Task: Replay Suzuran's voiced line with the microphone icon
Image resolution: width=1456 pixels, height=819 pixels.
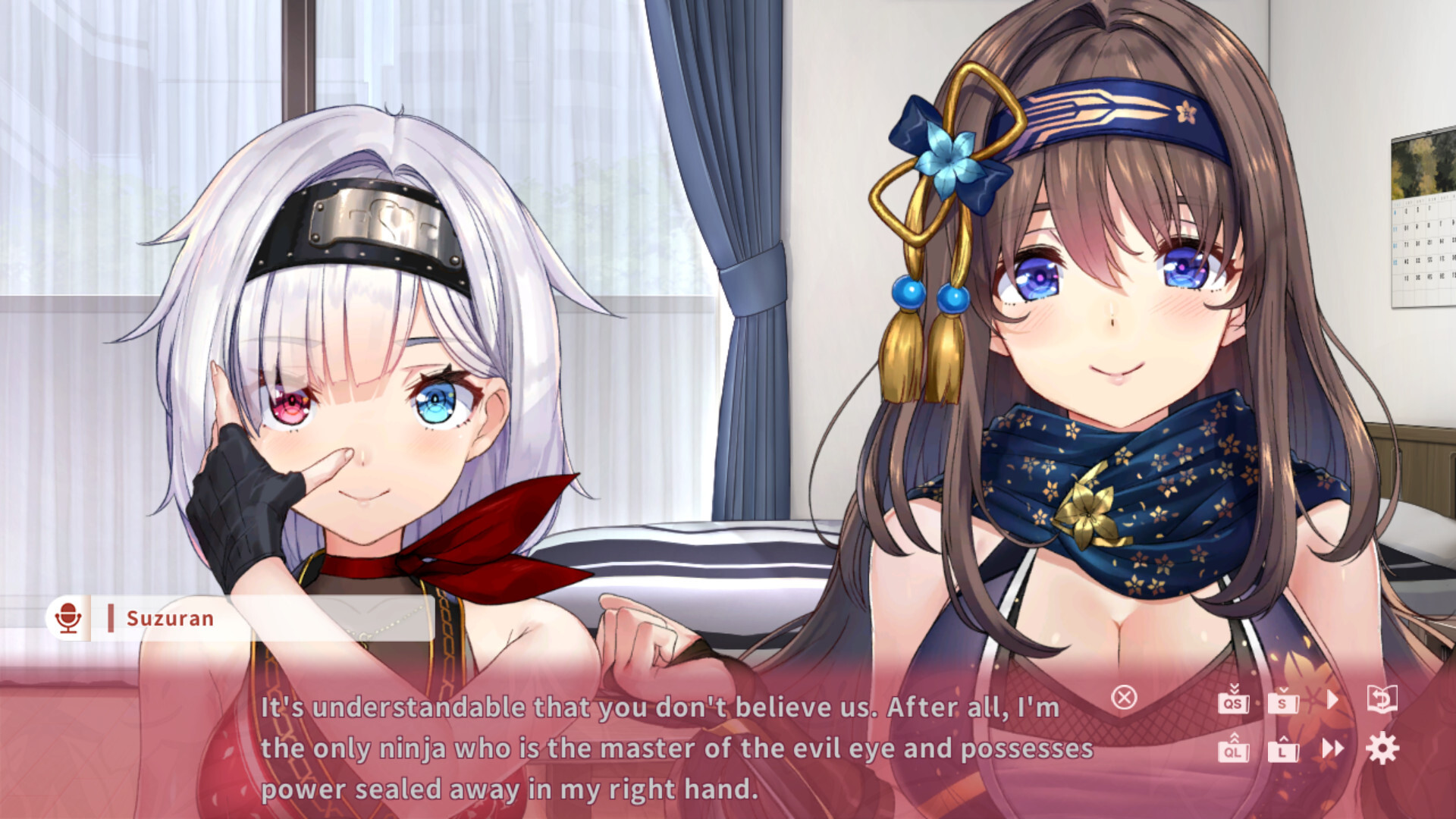Action: click(x=70, y=618)
